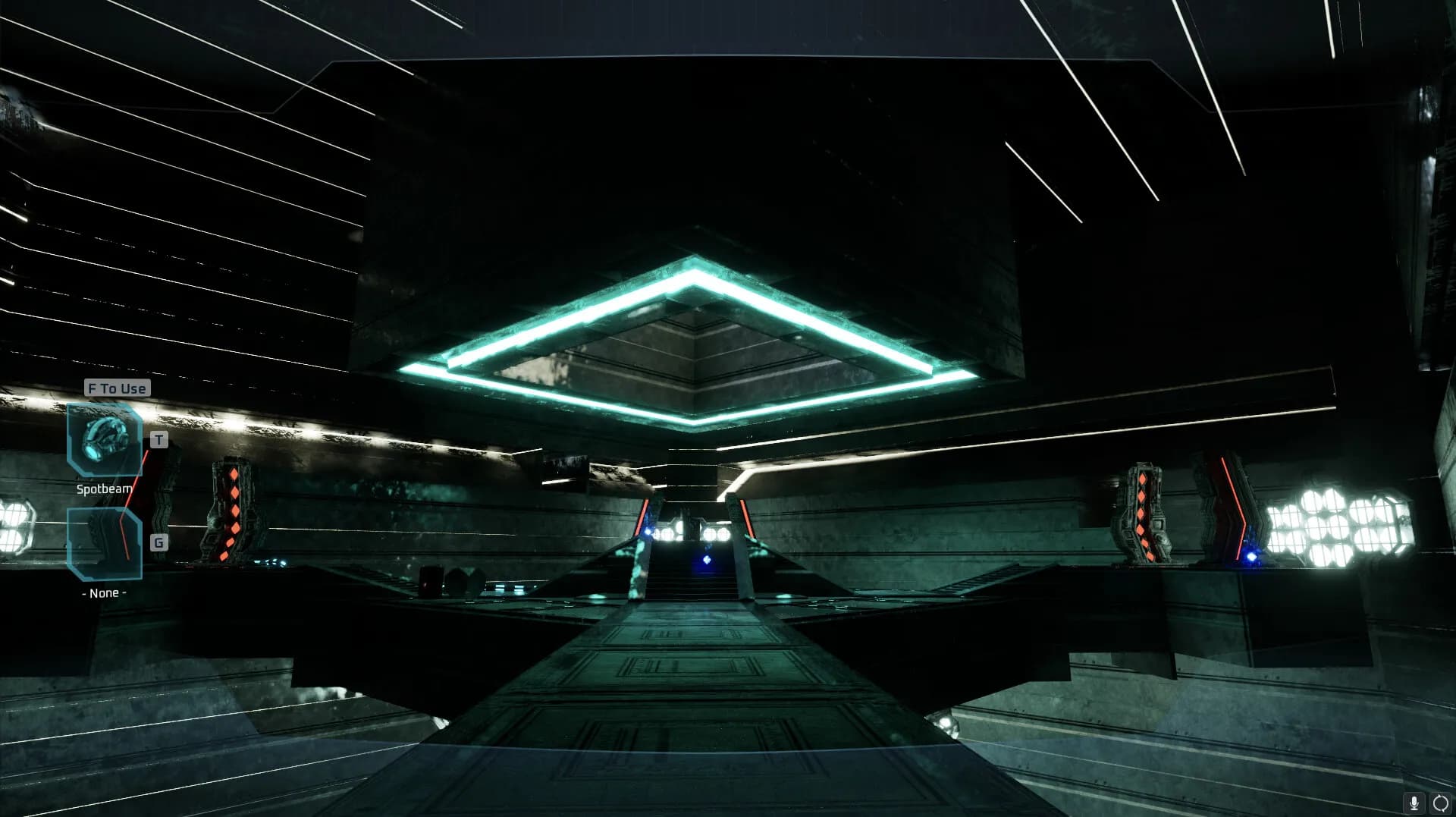The width and height of the screenshot is (1456, 817).
Task: Expand the 'F To Use' interaction prompt
Action: (x=116, y=388)
